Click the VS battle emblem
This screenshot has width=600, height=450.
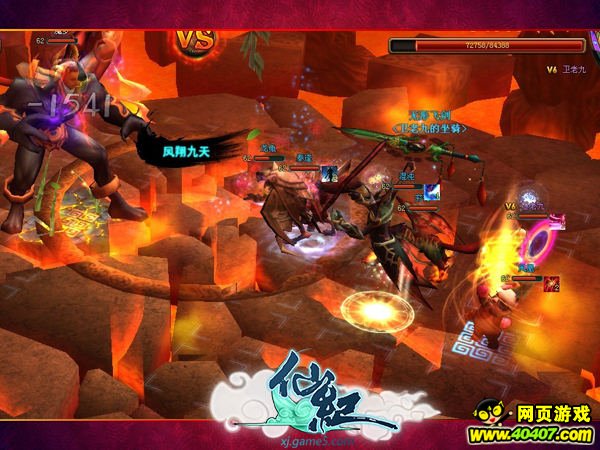point(196,41)
